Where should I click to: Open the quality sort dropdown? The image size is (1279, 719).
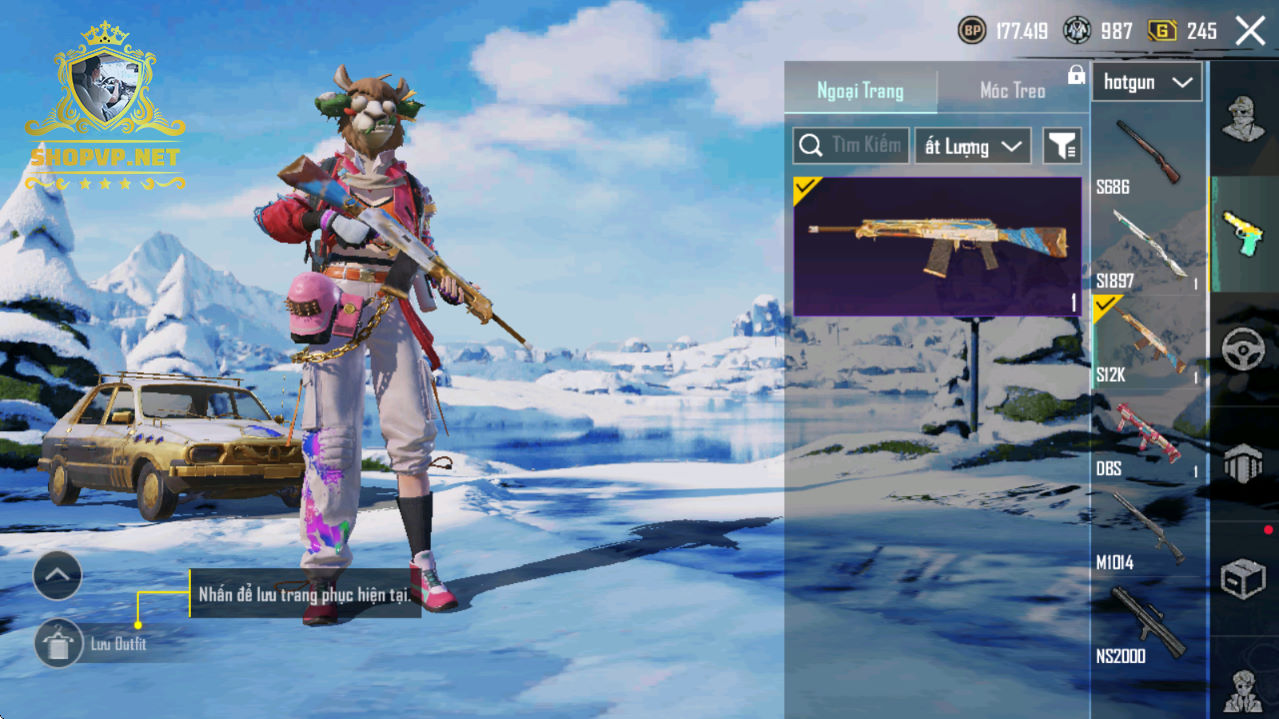(x=972, y=146)
